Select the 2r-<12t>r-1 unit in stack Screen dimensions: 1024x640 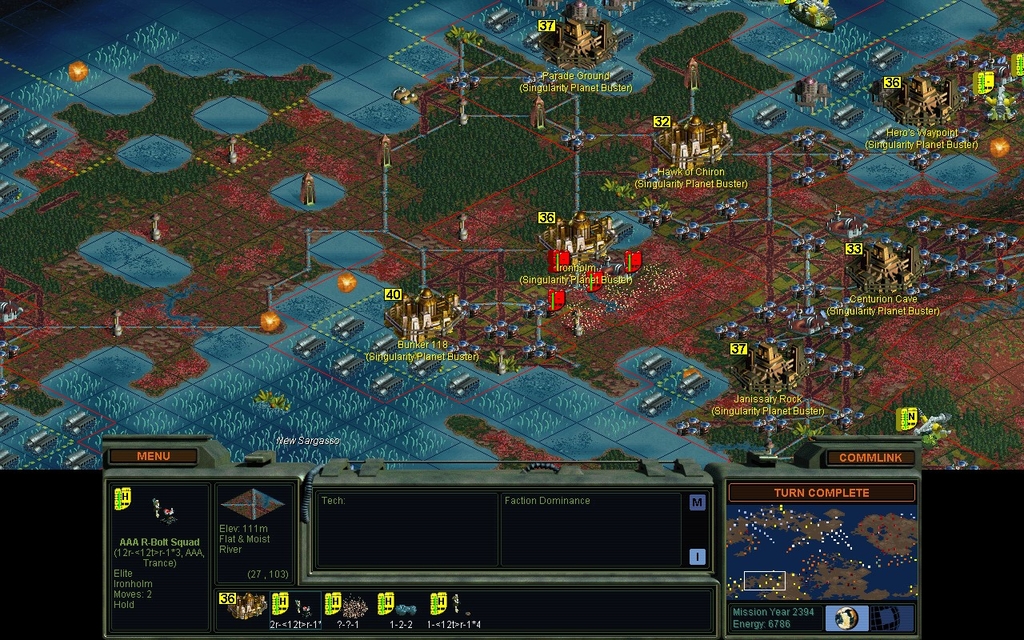click(x=296, y=606)
